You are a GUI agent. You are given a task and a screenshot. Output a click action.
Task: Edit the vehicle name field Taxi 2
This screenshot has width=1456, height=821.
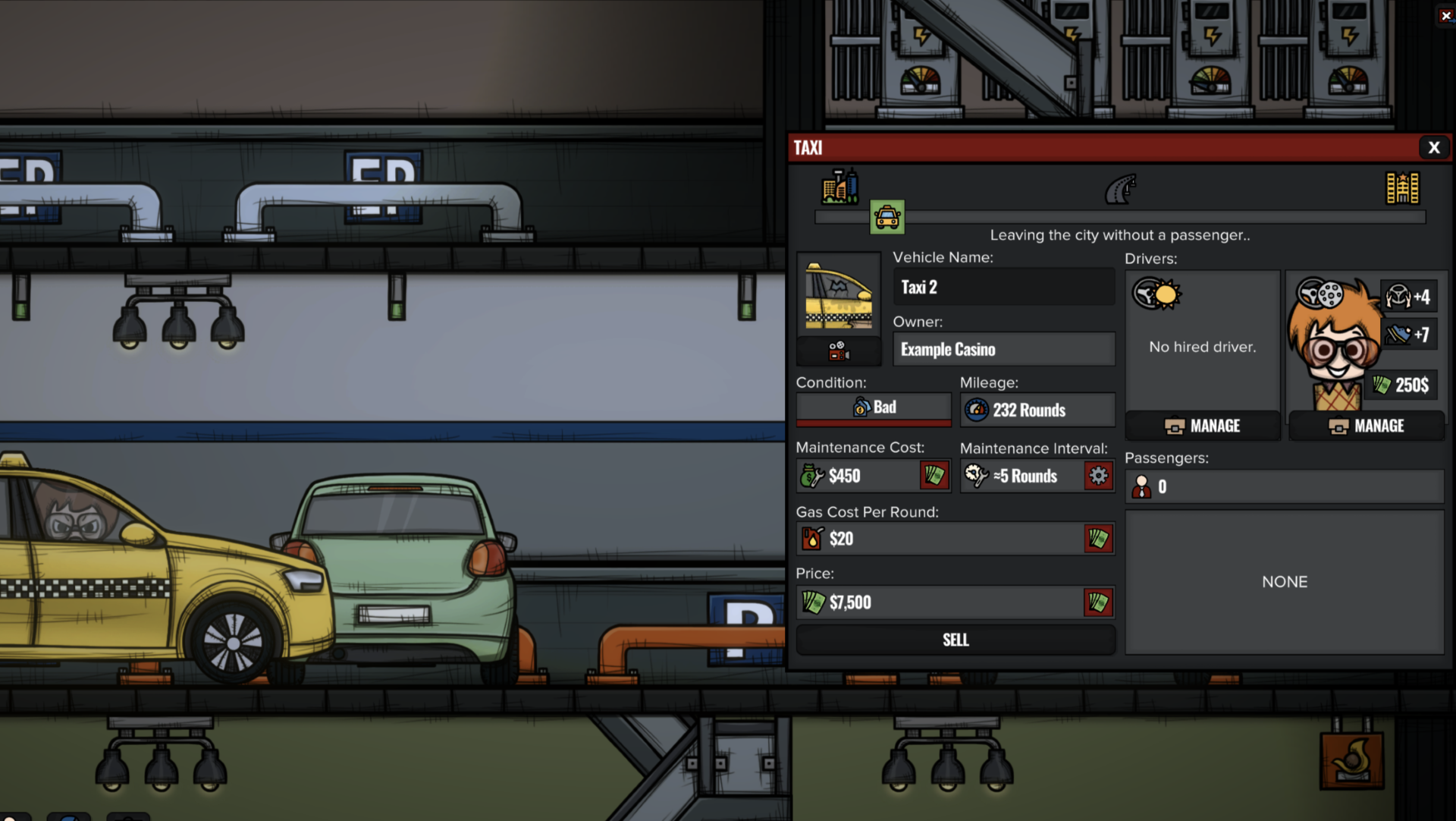[1003, 288]
